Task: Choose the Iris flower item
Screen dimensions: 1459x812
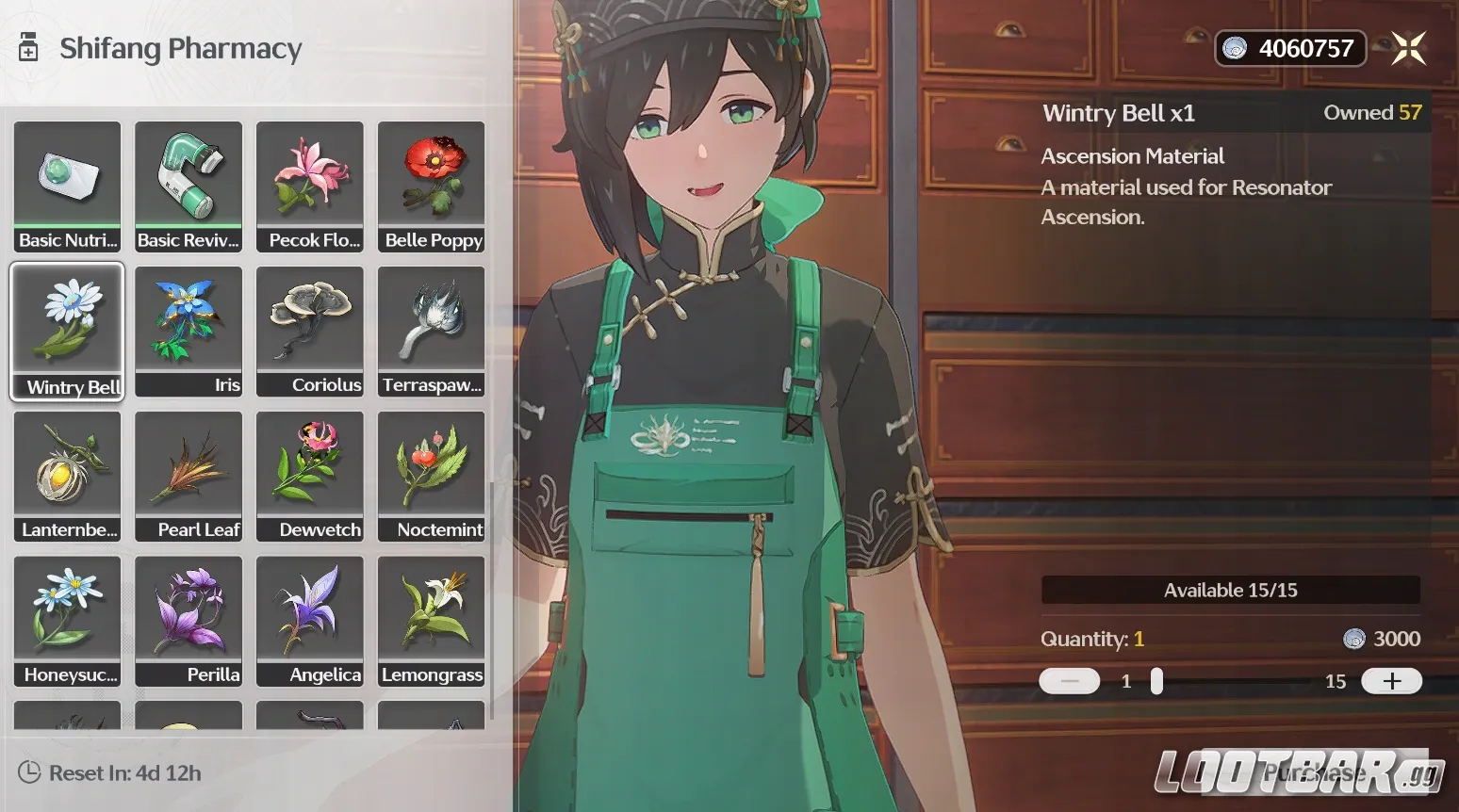Action: (x=189, y=331)
